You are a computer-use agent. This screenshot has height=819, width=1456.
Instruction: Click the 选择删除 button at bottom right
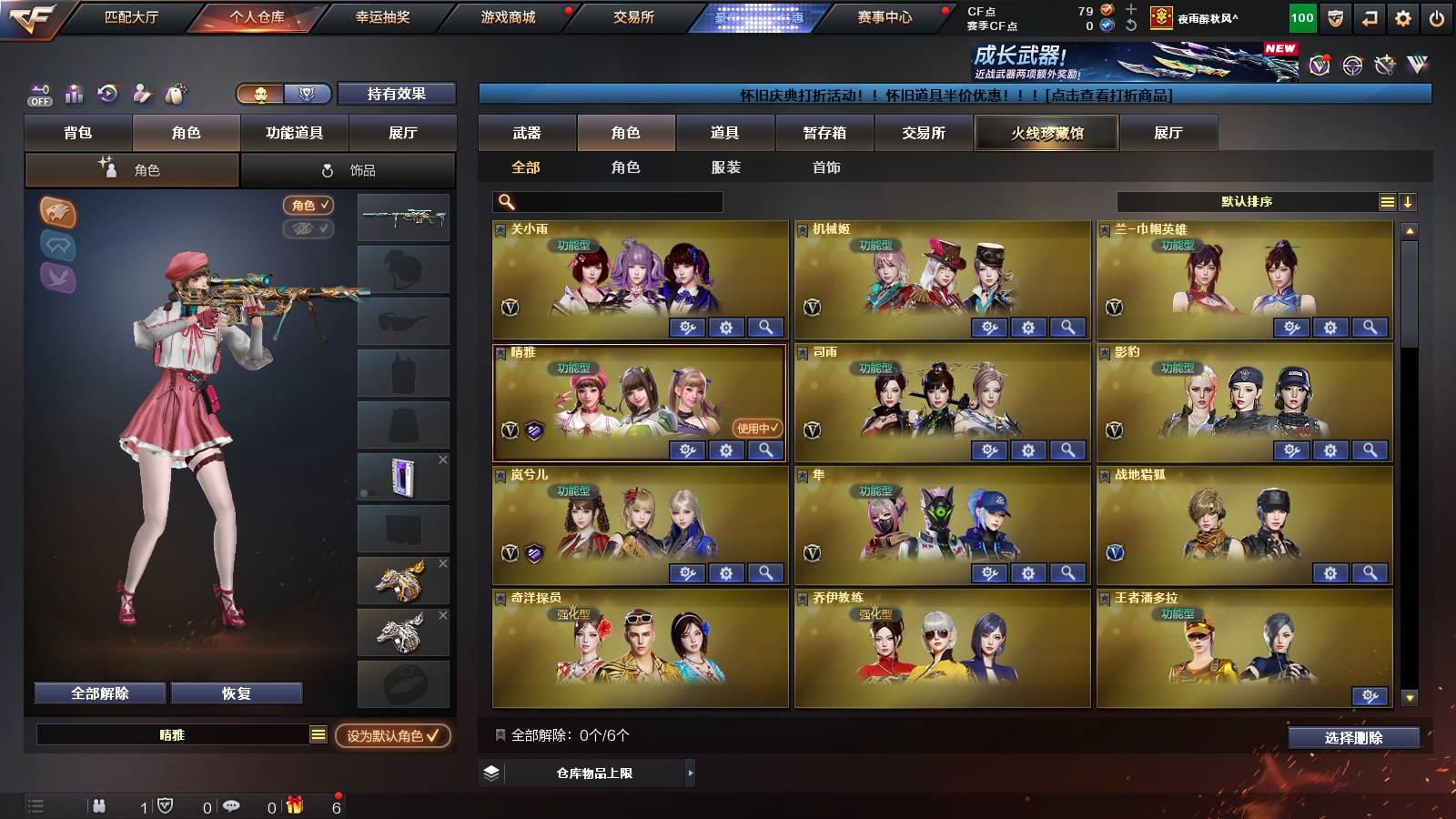point(1355,738)
